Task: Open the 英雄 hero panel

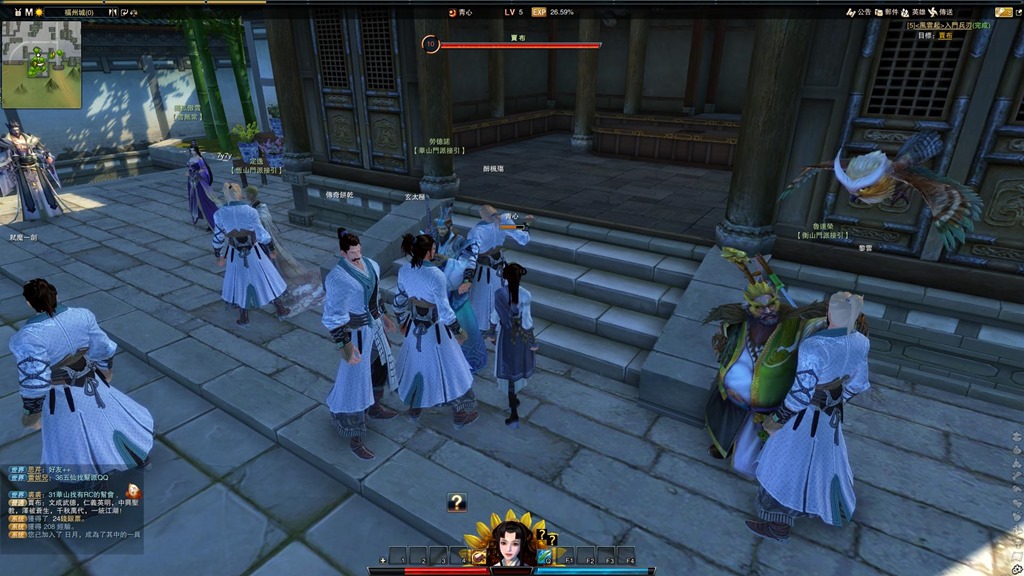Action: 912,12
